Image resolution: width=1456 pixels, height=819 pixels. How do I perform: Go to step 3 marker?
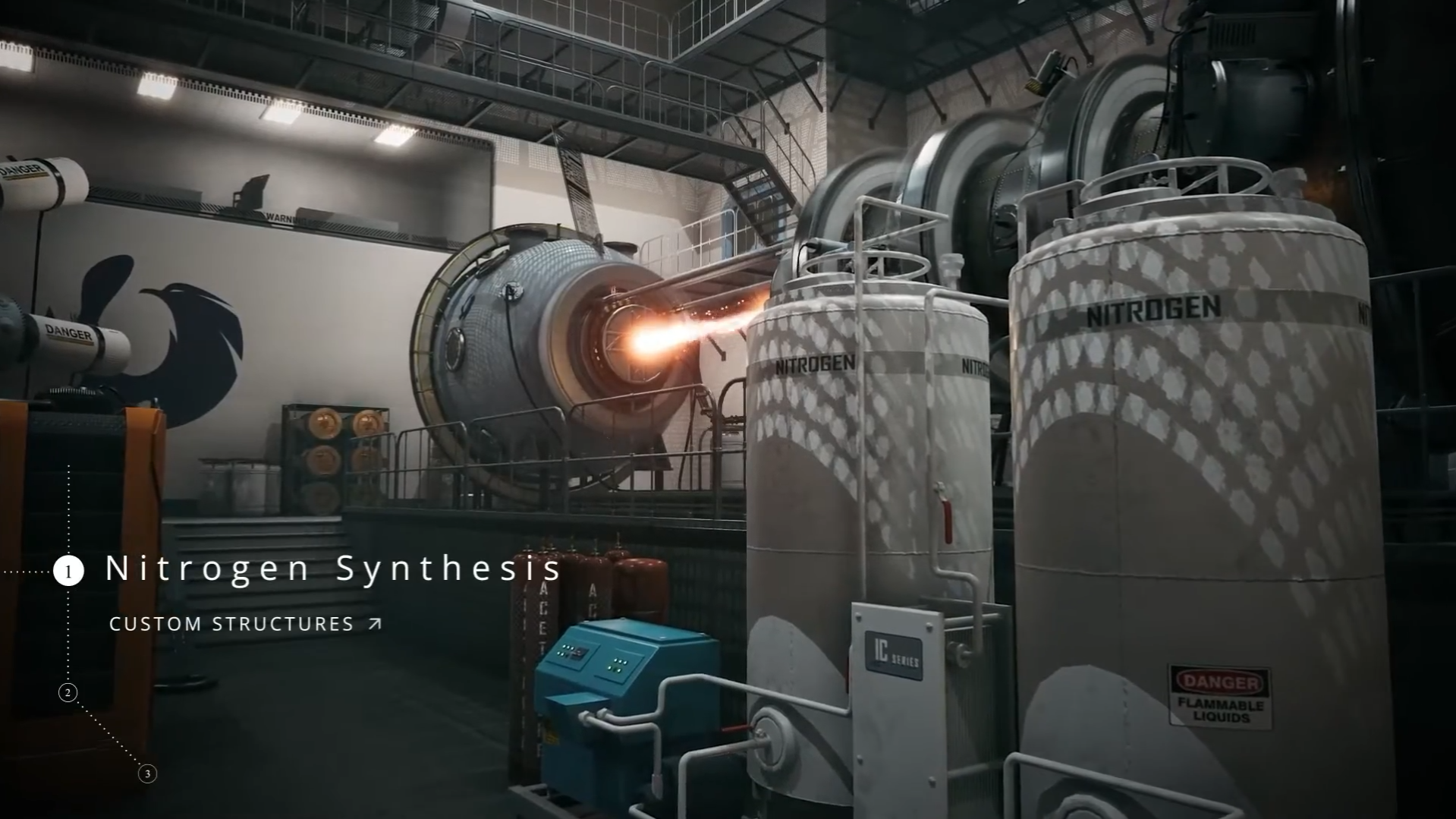(147, 773)
